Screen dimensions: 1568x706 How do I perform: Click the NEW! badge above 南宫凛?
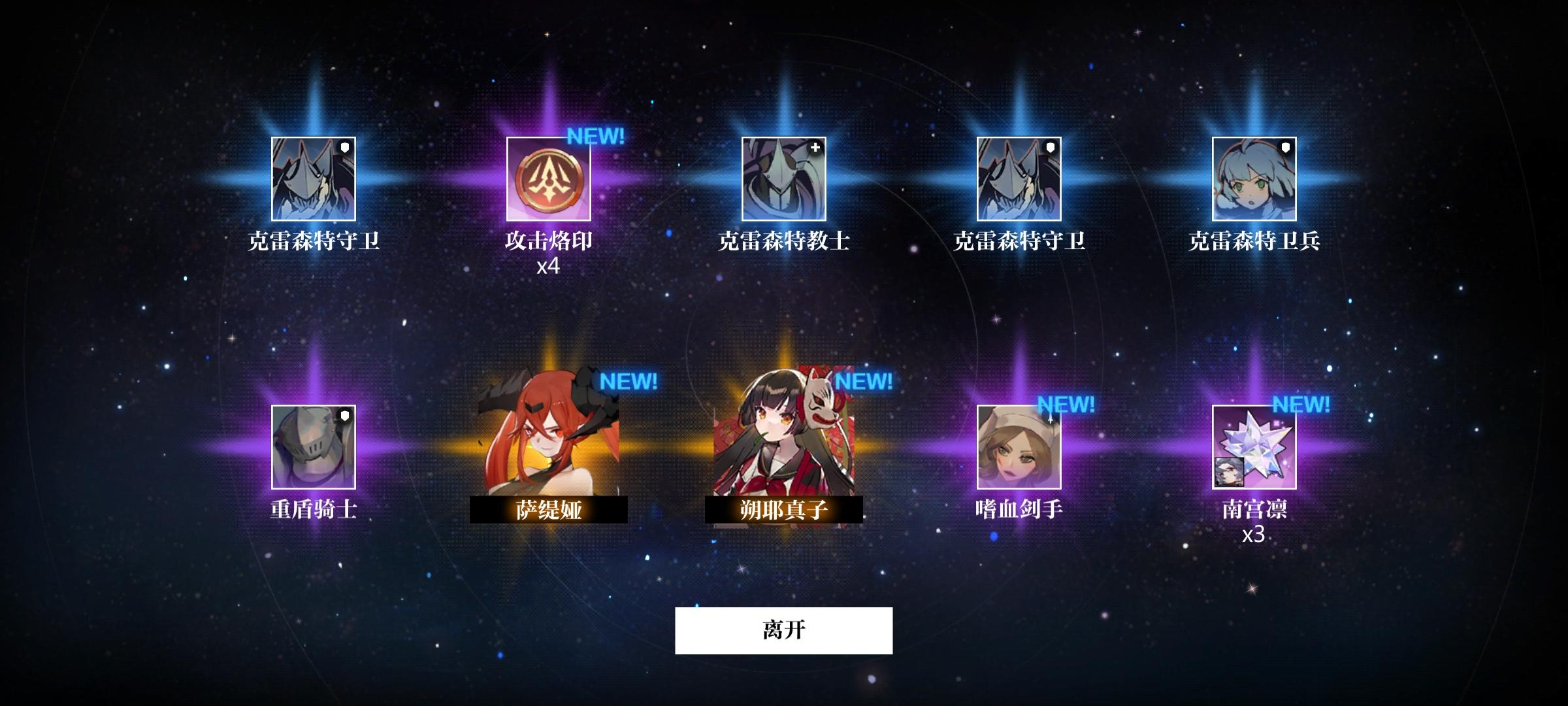tap(1302, 404)
